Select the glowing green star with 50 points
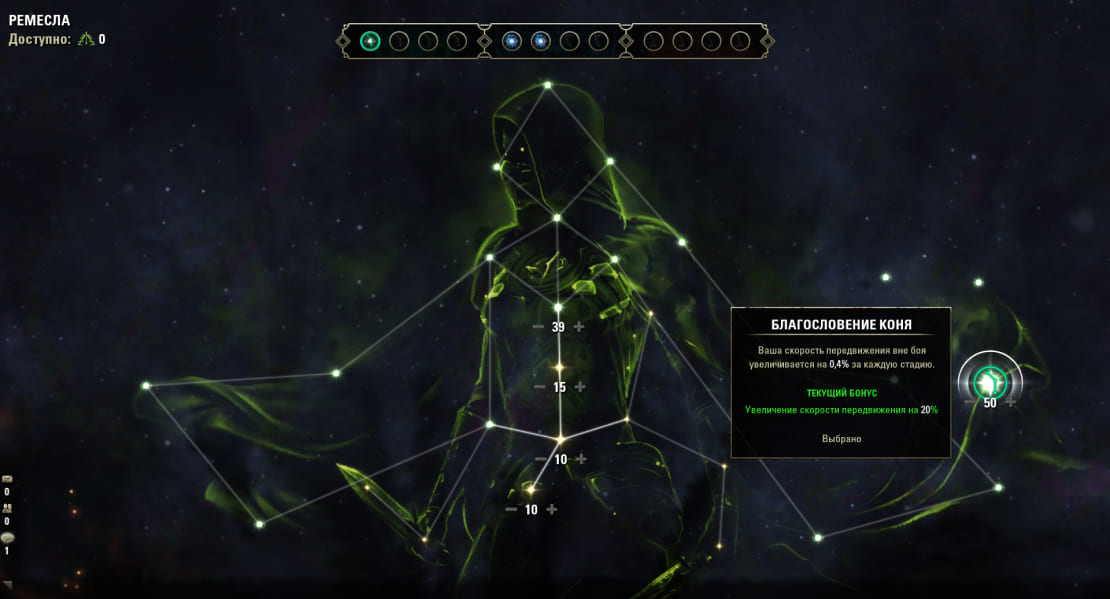The height and width of the screenshot is (599, 1110). pos(990,380)
